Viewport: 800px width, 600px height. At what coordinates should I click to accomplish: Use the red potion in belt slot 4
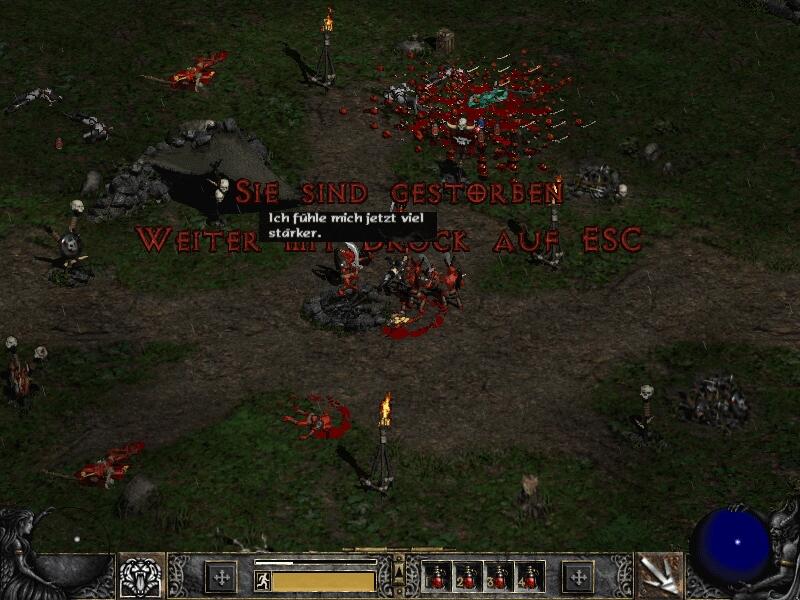coord(528,577)
